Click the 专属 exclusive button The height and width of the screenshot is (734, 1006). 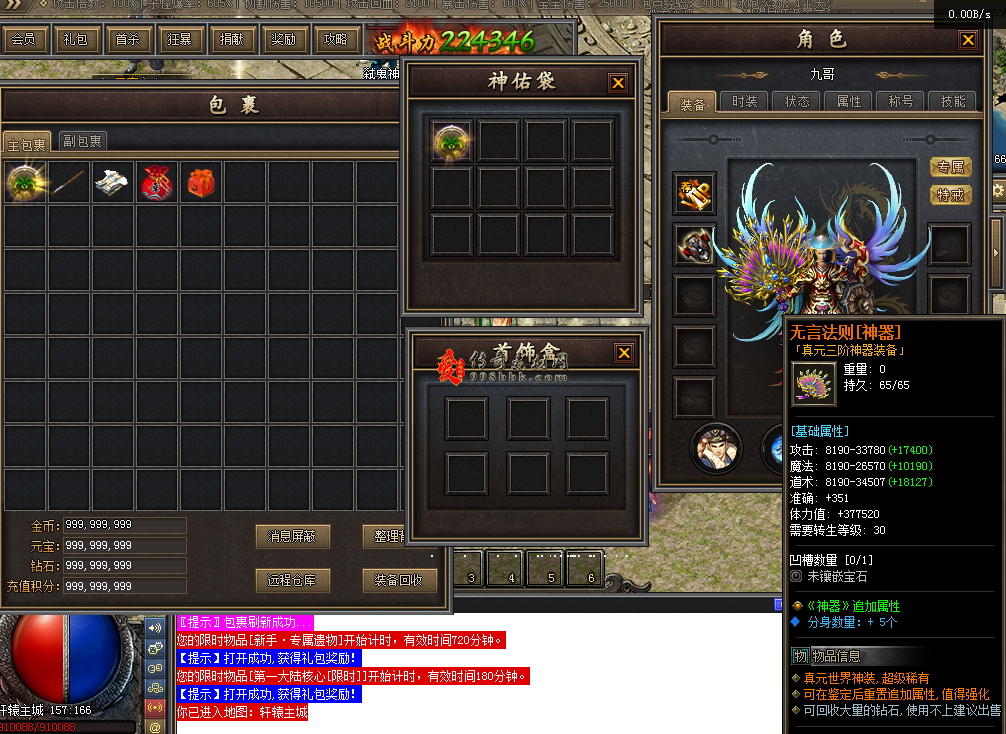click(950, 167)
